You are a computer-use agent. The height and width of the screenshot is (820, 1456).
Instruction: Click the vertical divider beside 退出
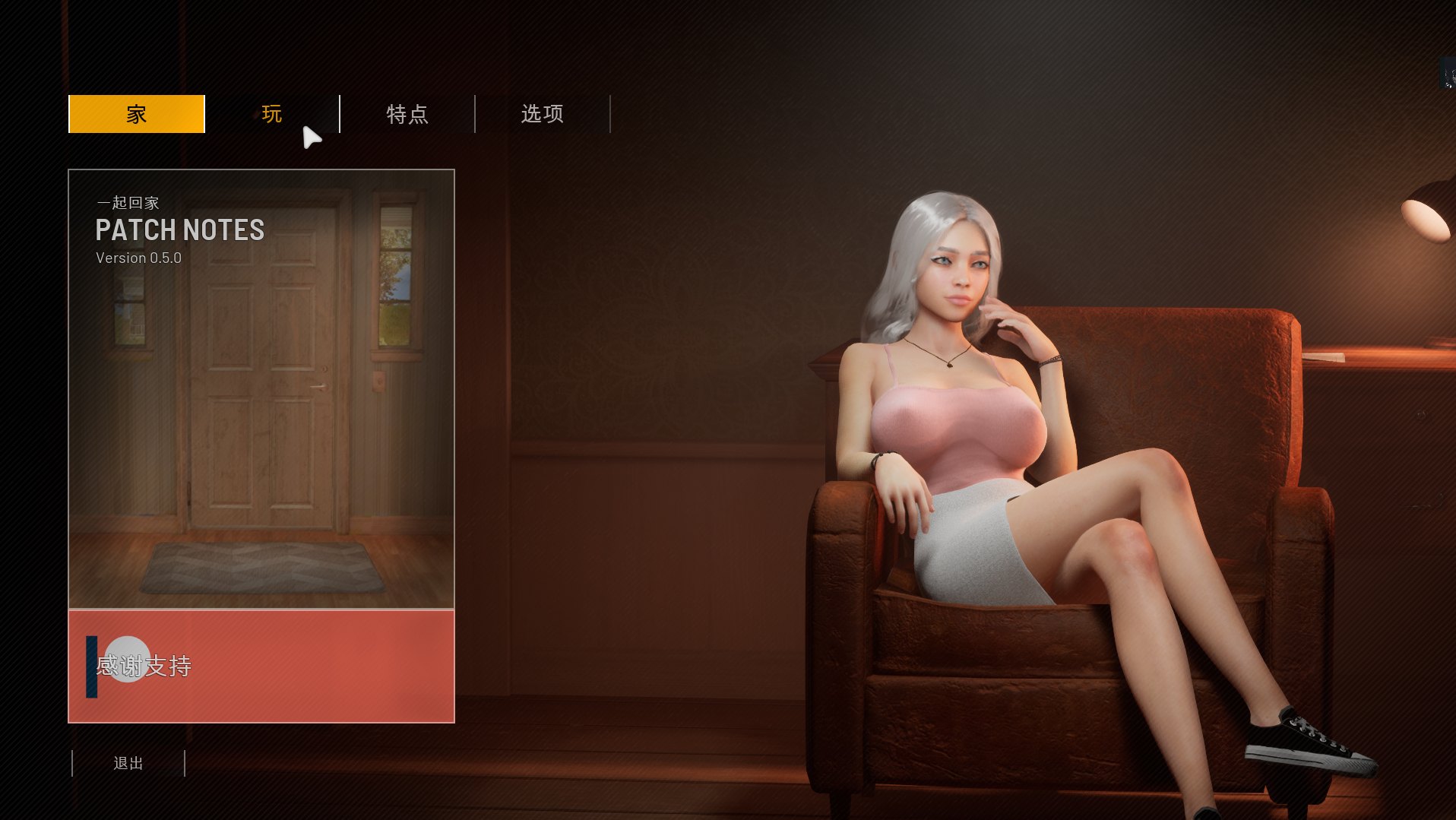(185, 763)
